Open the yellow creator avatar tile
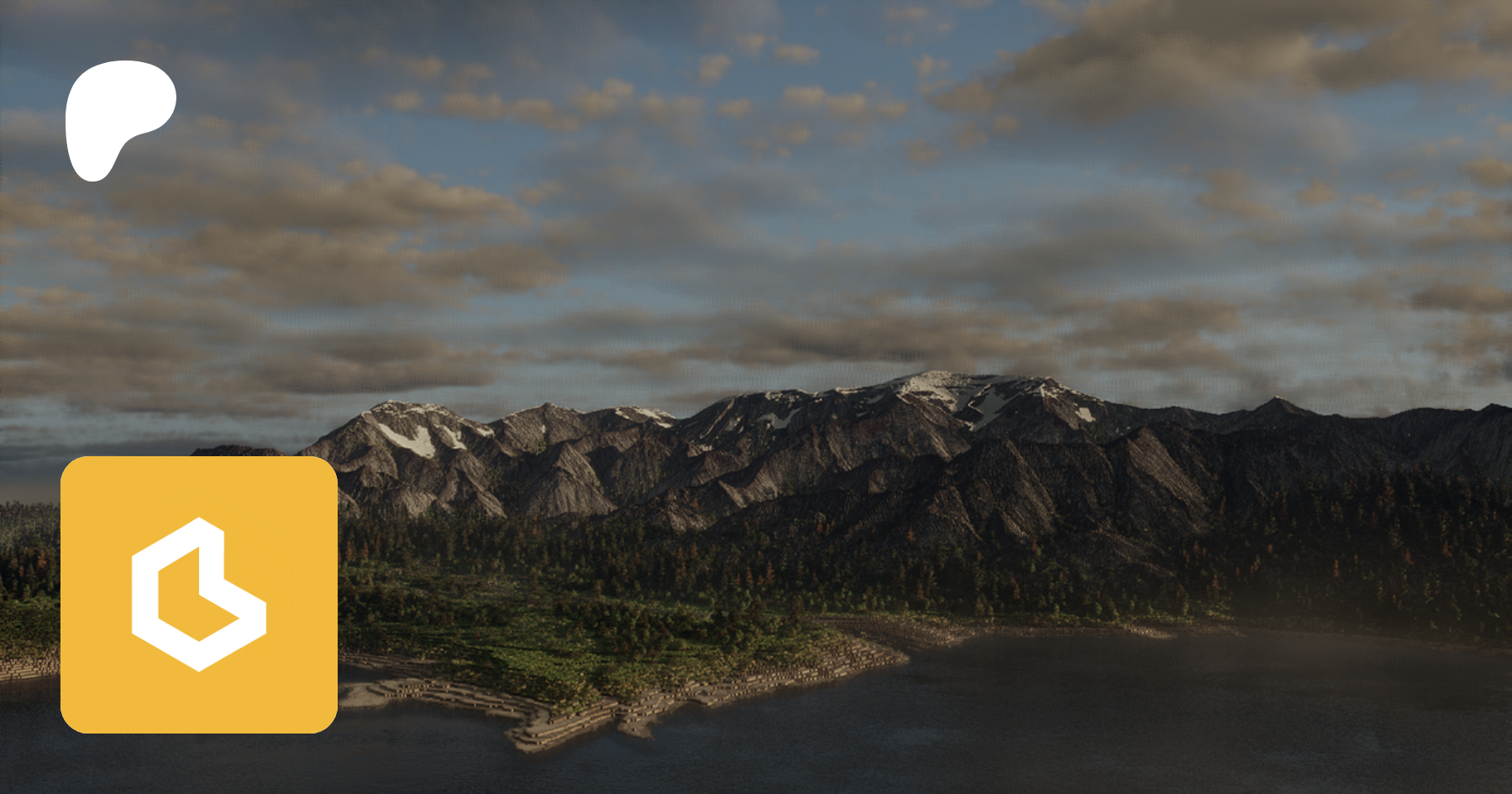Screen dimensions: 1512x794 tap(199, 594)
